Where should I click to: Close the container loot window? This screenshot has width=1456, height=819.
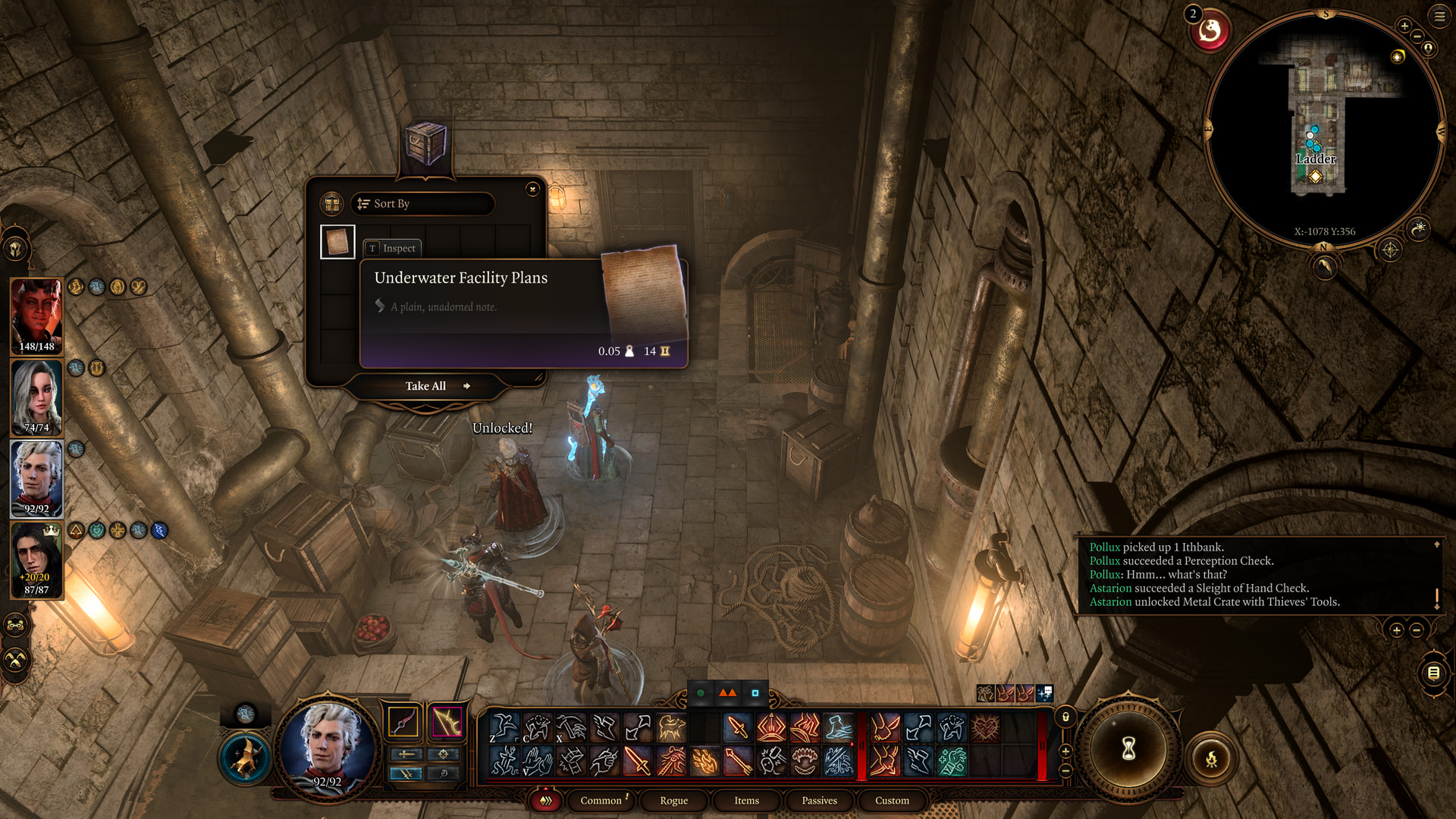pos(532,189)
